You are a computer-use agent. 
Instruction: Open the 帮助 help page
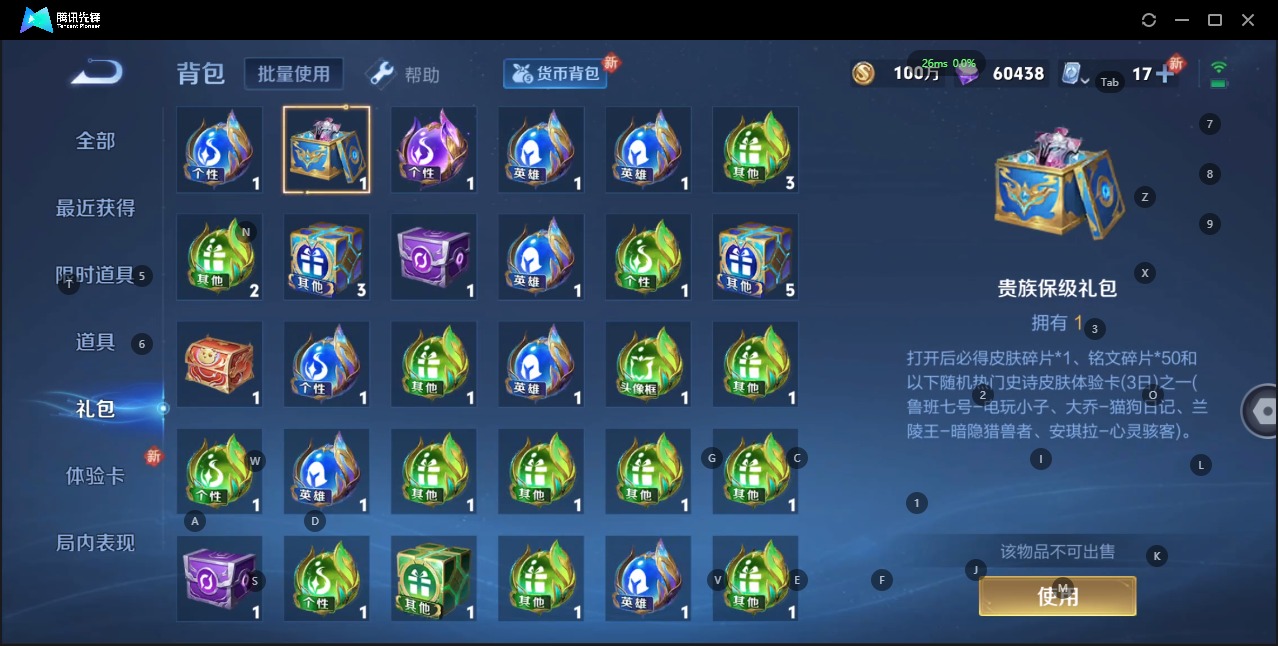[404, 75]
